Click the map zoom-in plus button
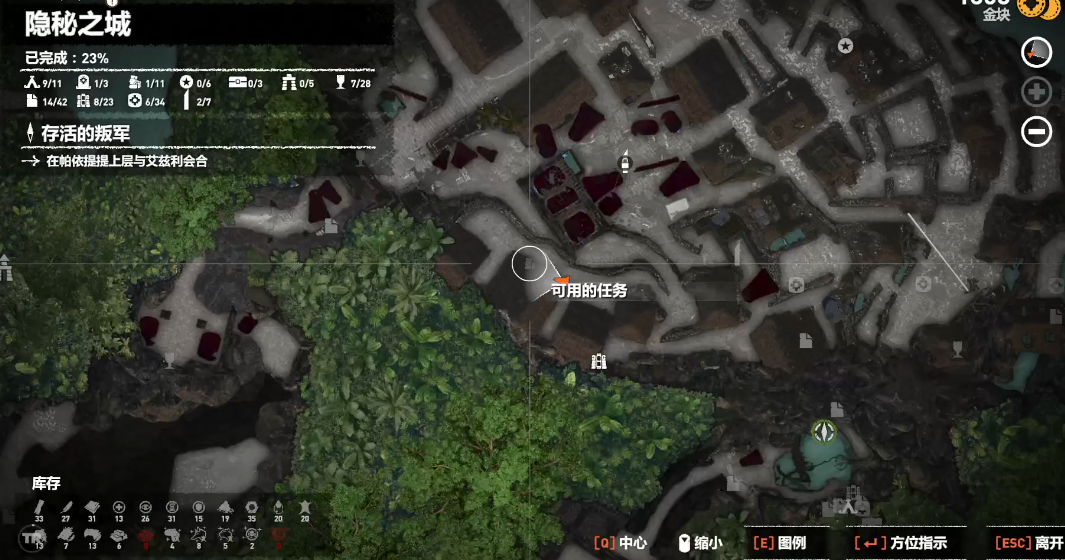This screenshot has height=560, width=1065. 1036,92
